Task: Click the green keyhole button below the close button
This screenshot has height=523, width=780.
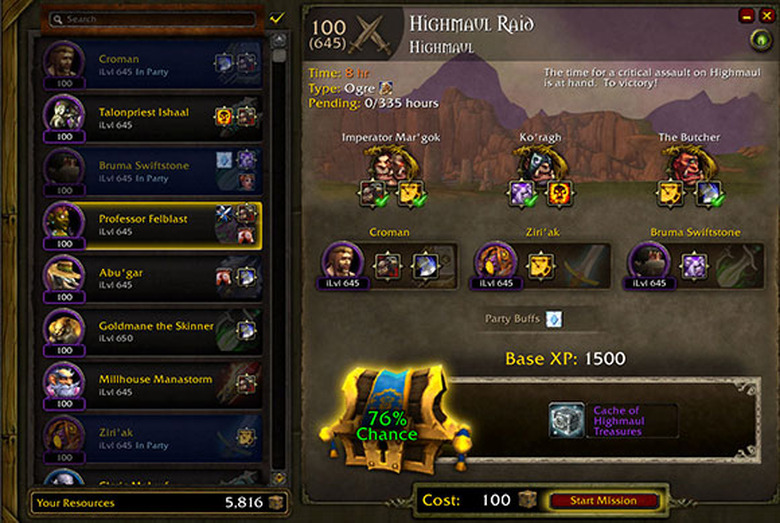Action: click(761, 40)
